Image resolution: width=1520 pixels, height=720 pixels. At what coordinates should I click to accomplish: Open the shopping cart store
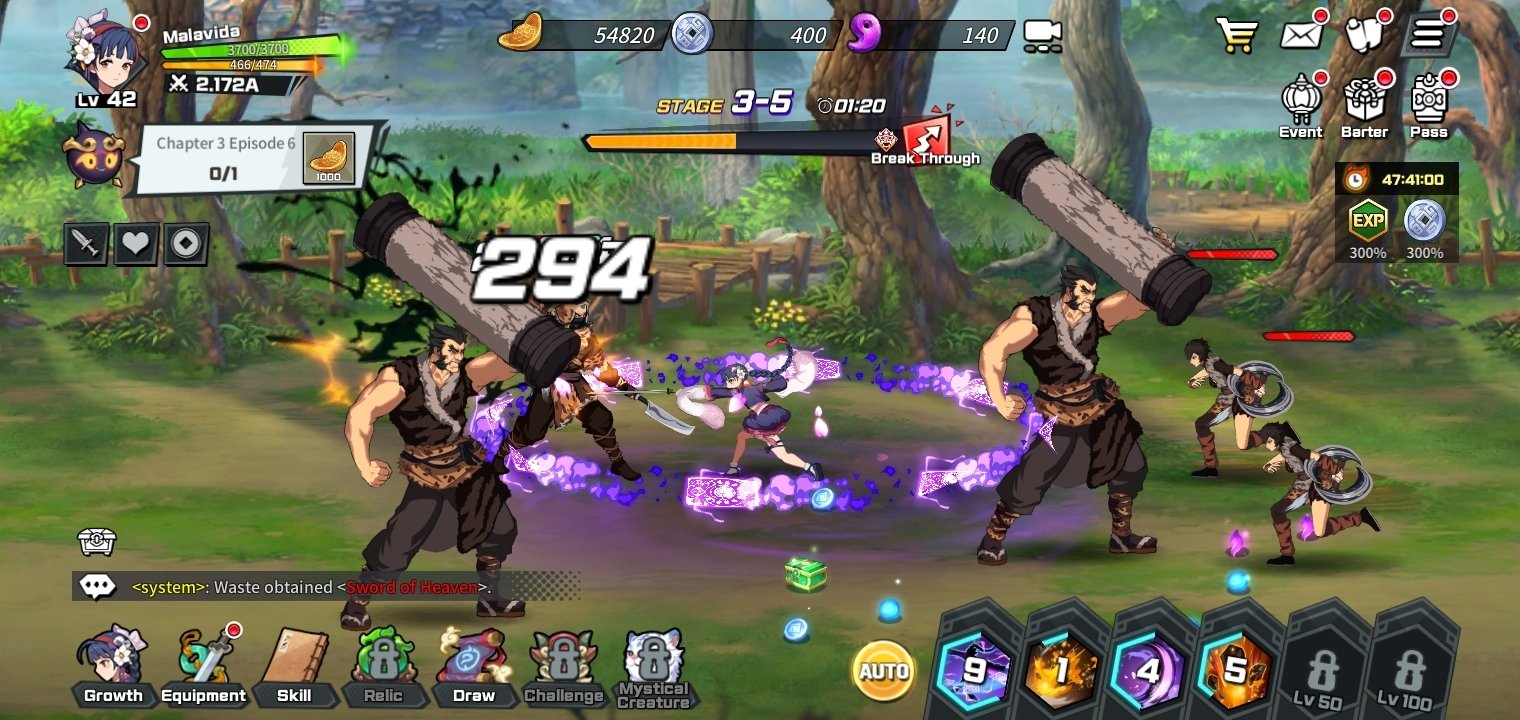click(1237, 35)
